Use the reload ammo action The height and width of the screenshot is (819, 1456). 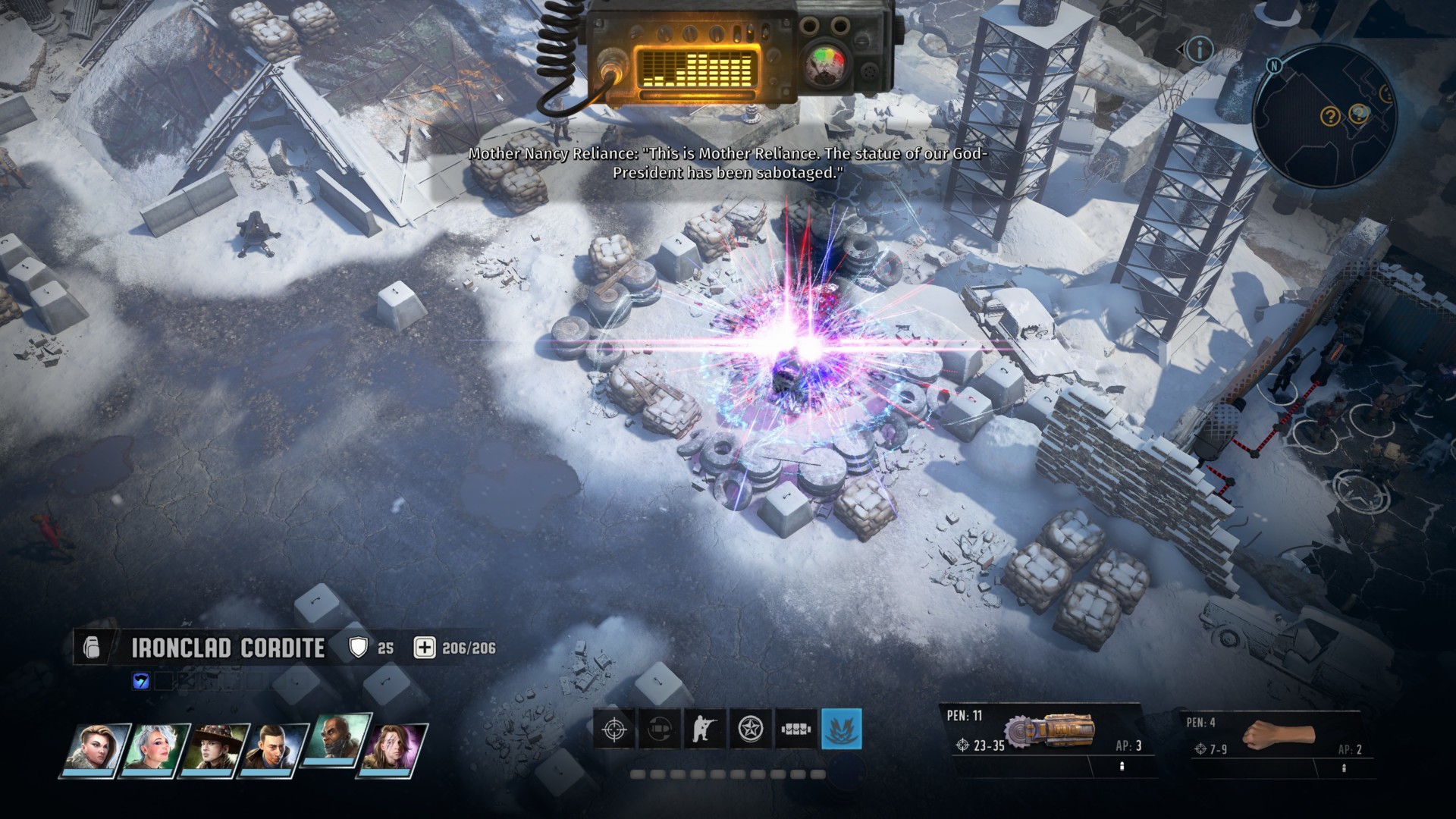tap(659, 730)
